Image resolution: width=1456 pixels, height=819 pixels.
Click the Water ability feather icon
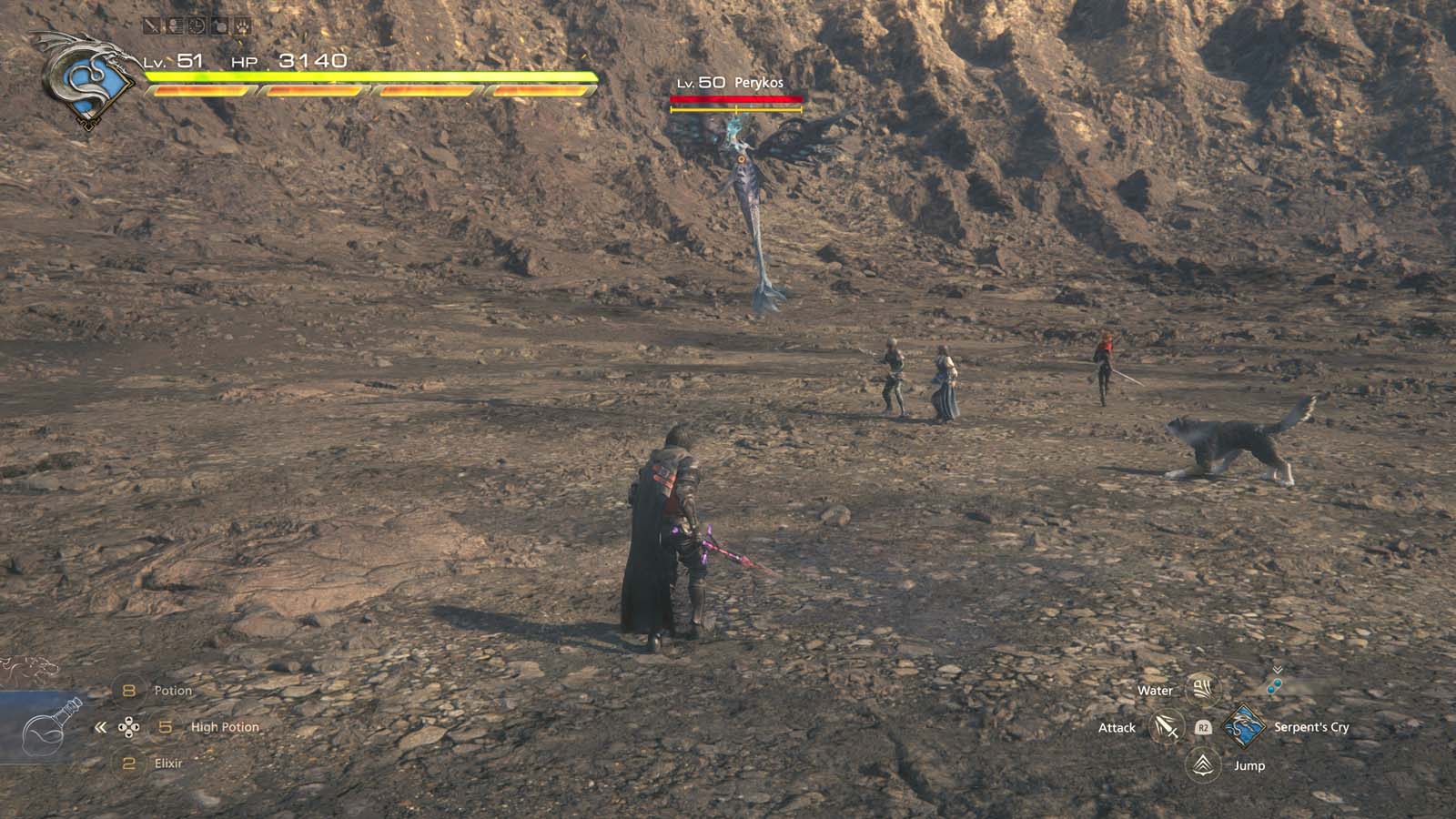point(1203,691)
